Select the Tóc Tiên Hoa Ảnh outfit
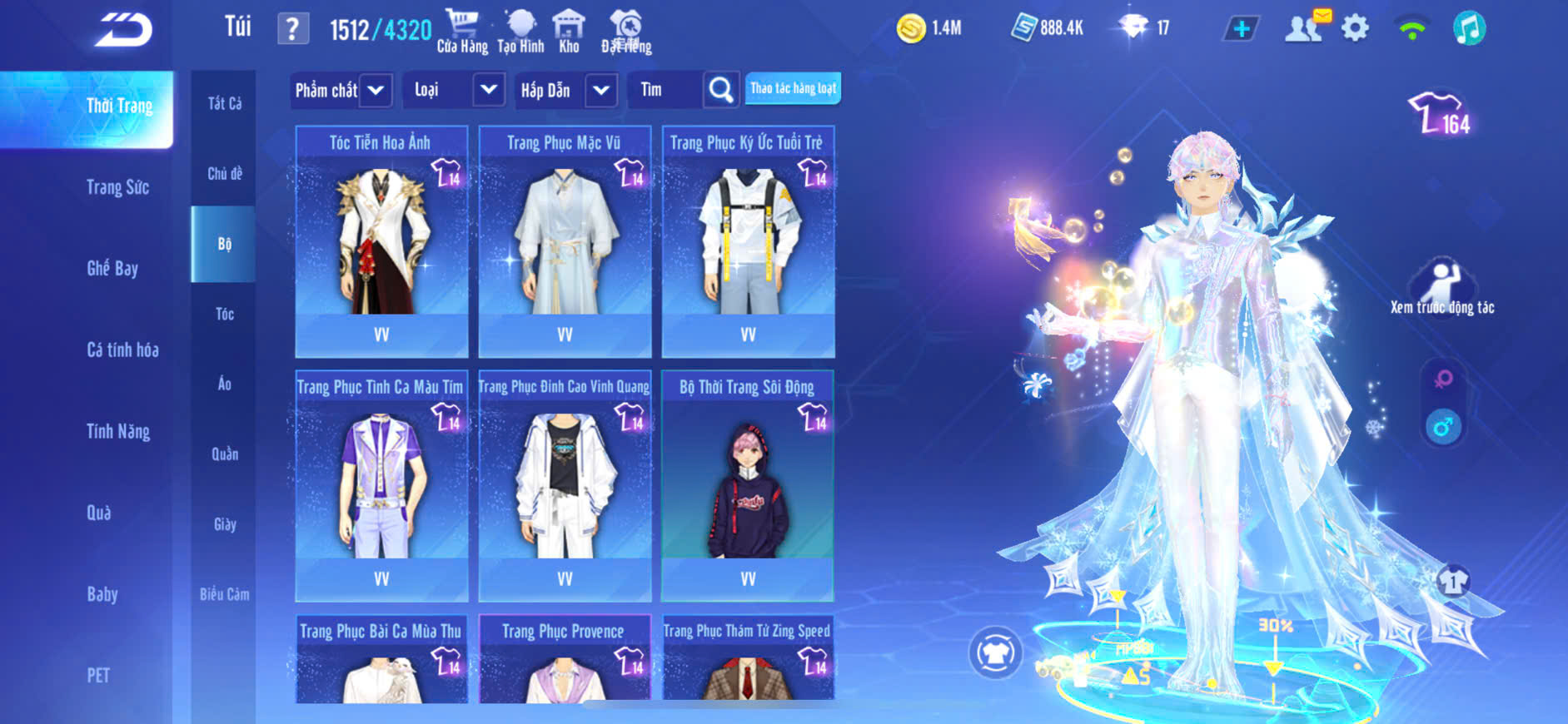1568x724 pixels. 381,241
